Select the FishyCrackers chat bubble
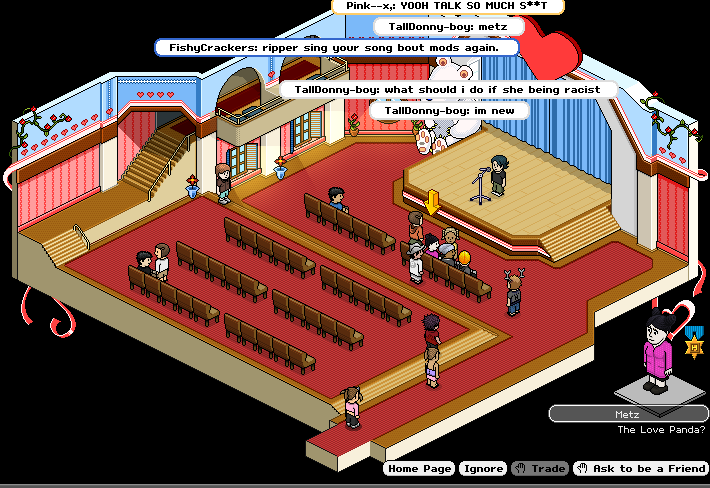The image size is (710, 488). click(x=338, y=47)
